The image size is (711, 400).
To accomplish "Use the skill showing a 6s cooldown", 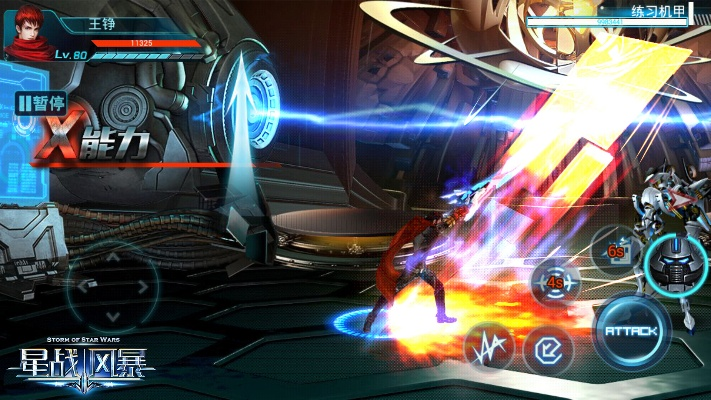I will 616,252.
